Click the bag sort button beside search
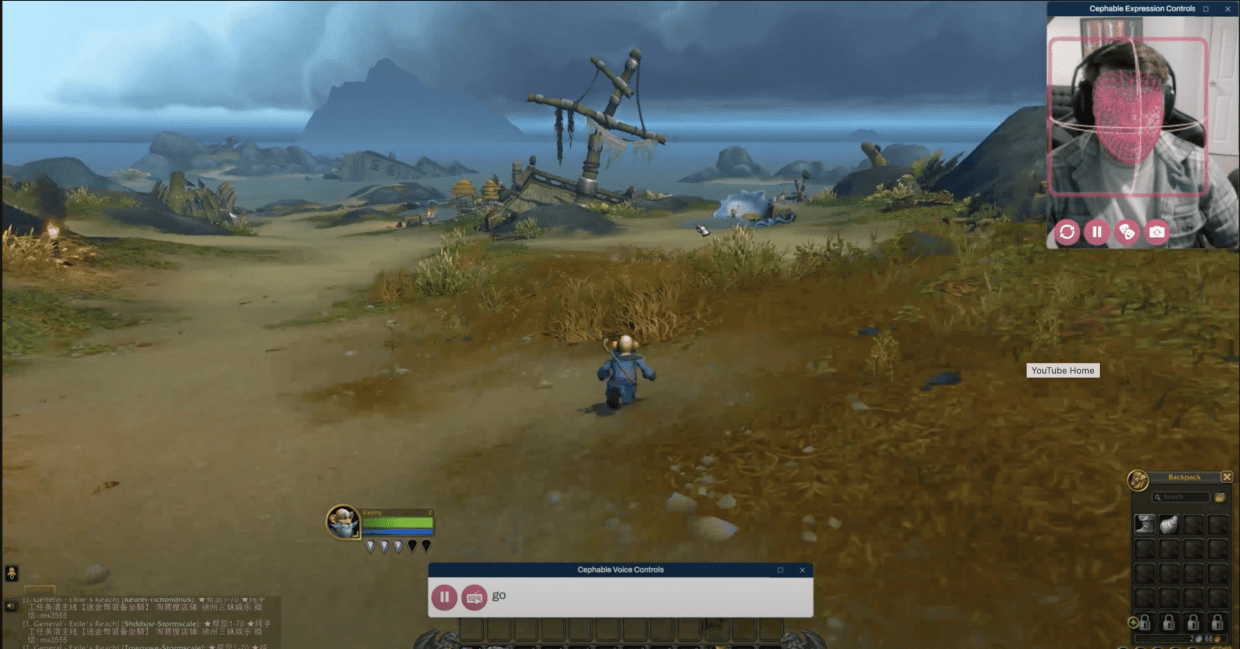The image size is (1240, 649). [x=1219, y=497]
